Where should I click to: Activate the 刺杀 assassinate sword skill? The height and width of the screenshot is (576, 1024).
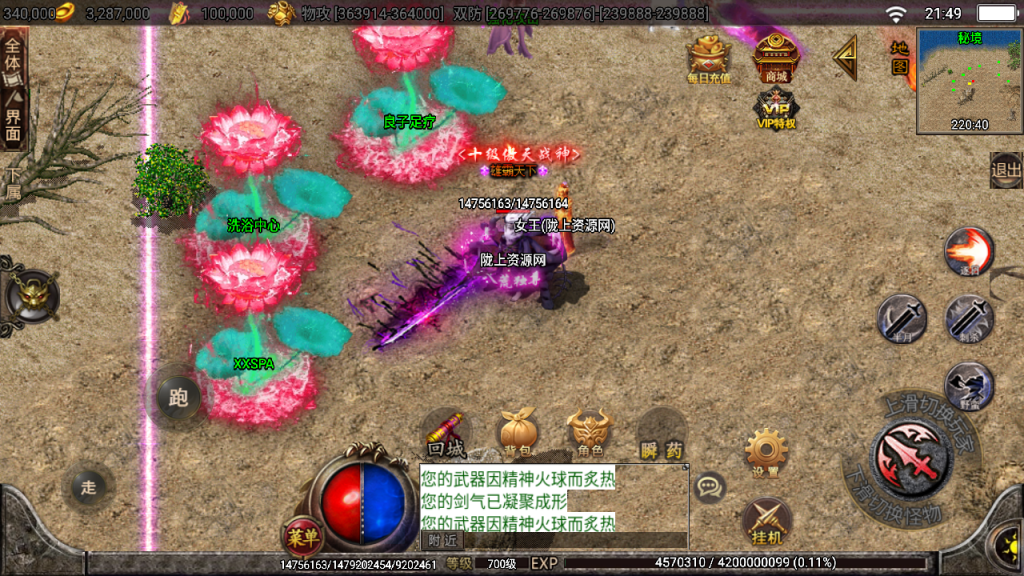[968, 318]
